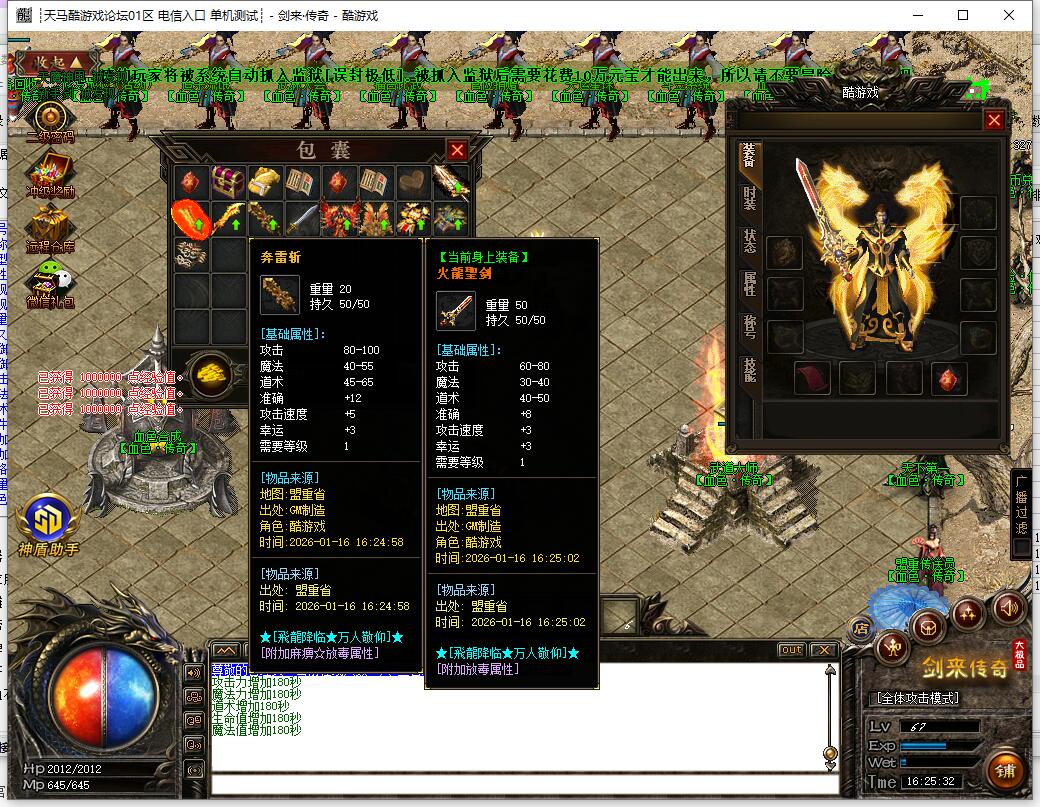Toggle the sound speaker button
Screen dimensions: 1040x807
pyautogui.click(x=1008, y=607)
